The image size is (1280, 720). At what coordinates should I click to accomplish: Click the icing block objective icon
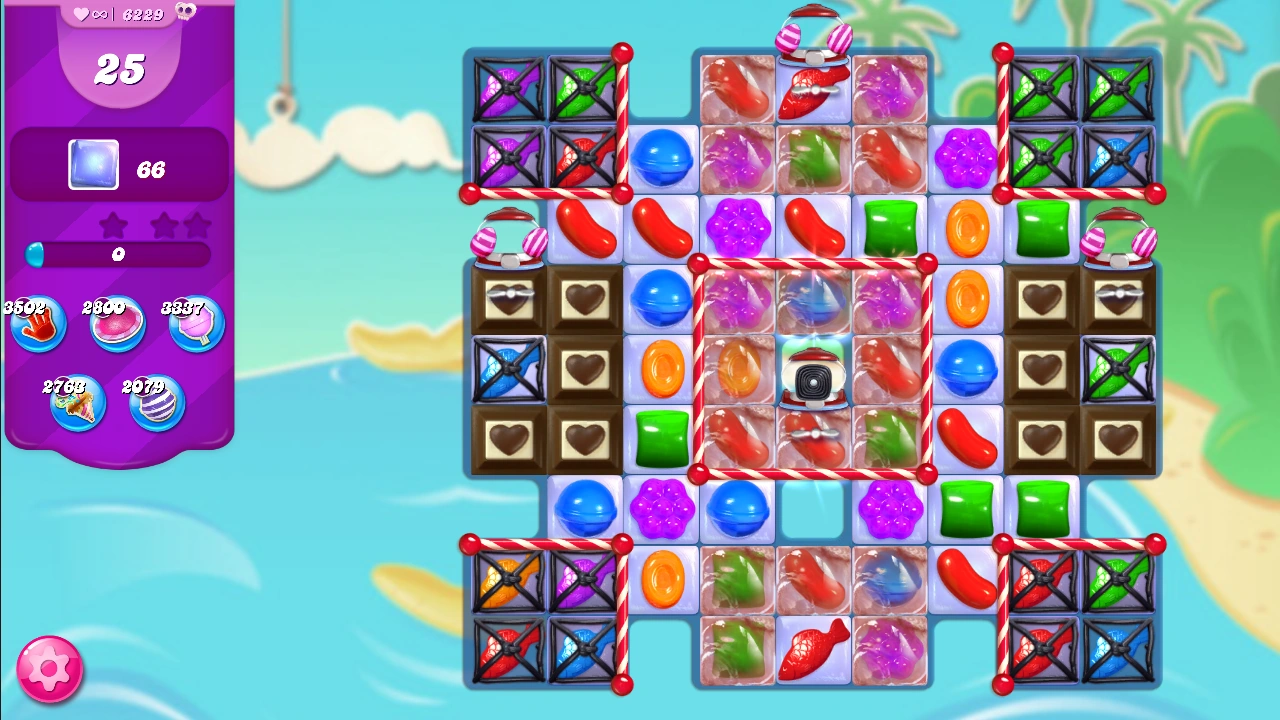[x=92, y=166]
